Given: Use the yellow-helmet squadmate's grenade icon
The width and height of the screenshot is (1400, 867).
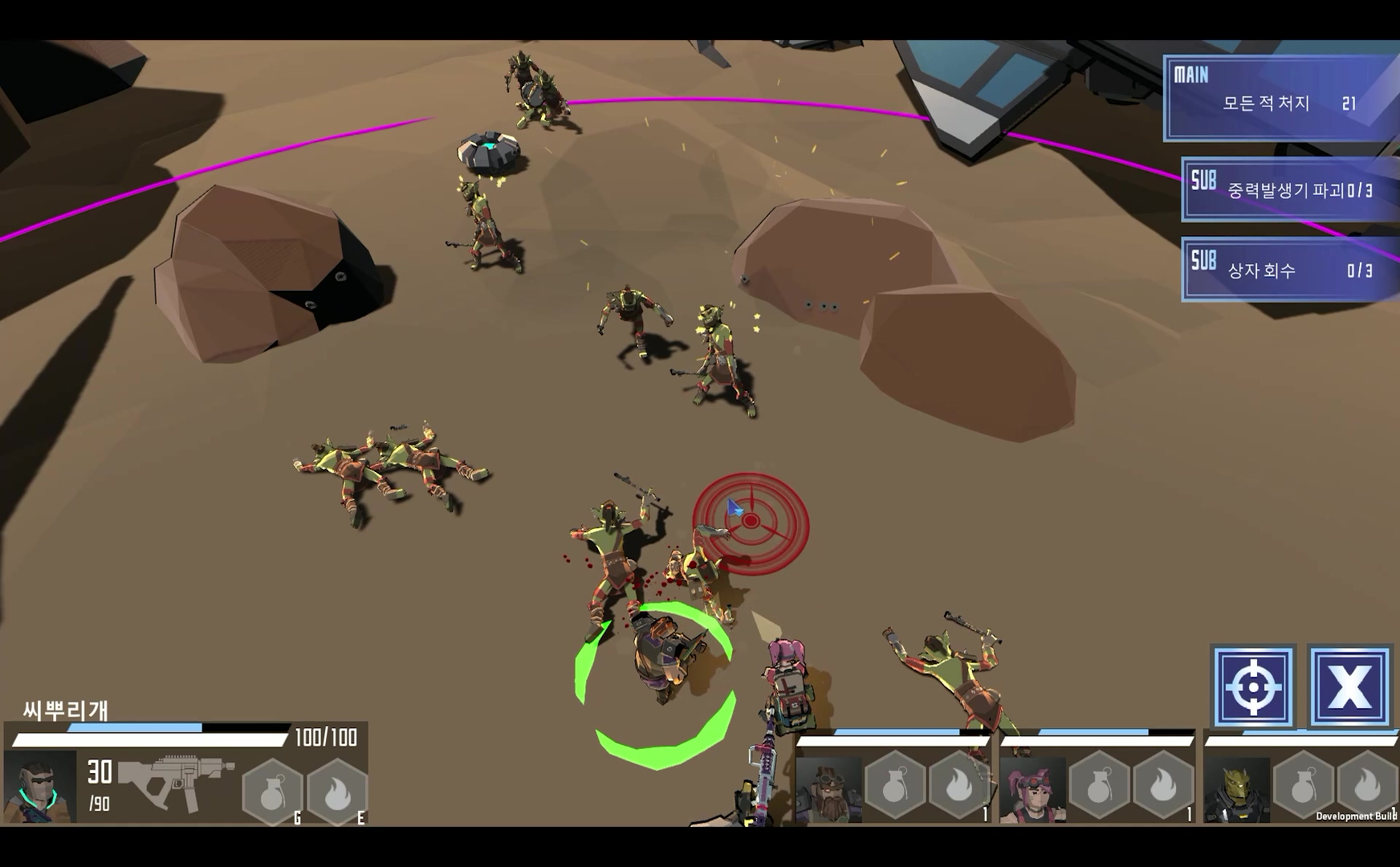Looking at the screenshot, I should coord(1304,788).
